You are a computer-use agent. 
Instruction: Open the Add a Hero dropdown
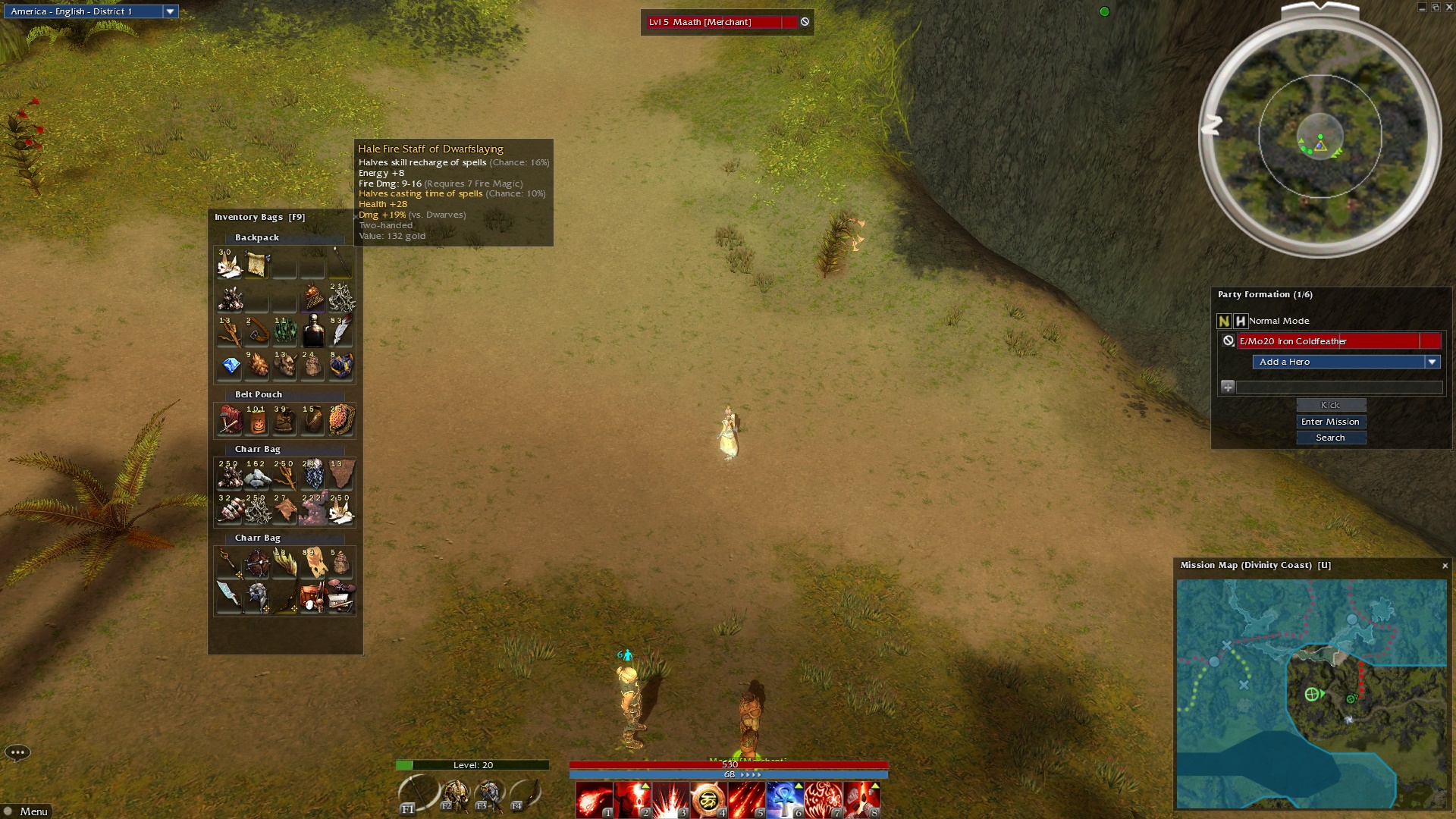click(x=1432, y=362)
